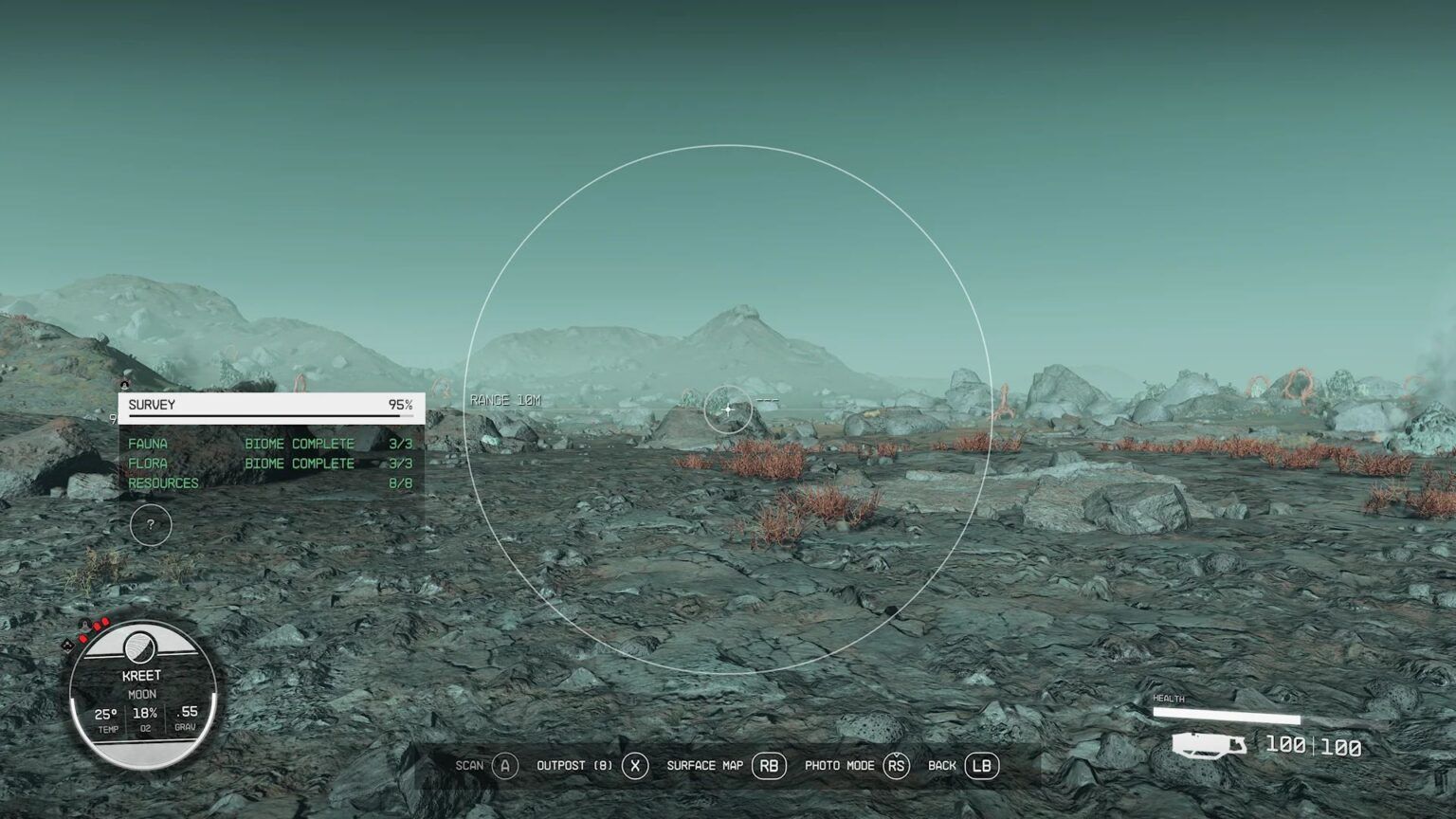Select the moon graphic atop the Kreet compass
Image resolution: width=1456 pixels, height=819 pixels.
tap(140, 648)
